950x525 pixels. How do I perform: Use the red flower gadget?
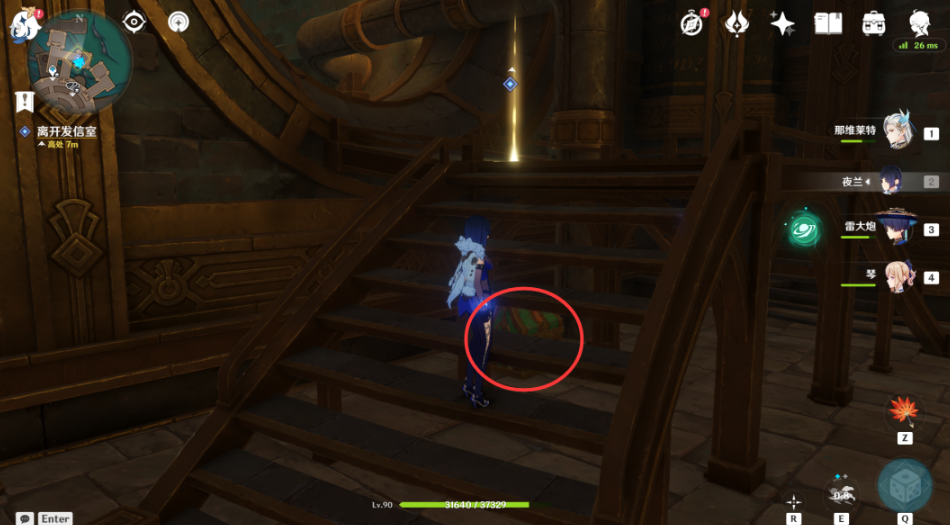903,410
